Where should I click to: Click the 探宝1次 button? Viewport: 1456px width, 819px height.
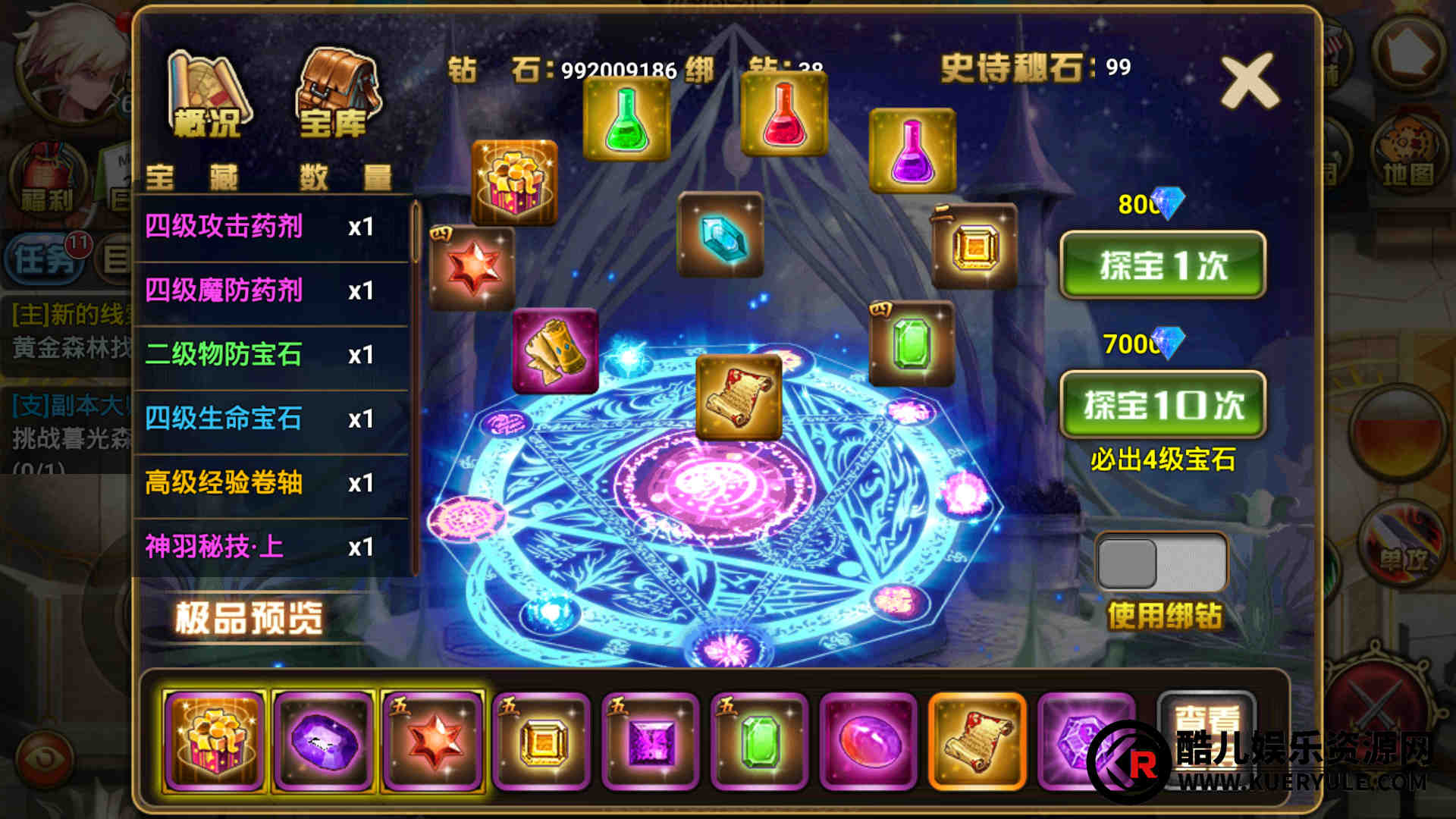pyautogui.click(x=1163, y=265)
